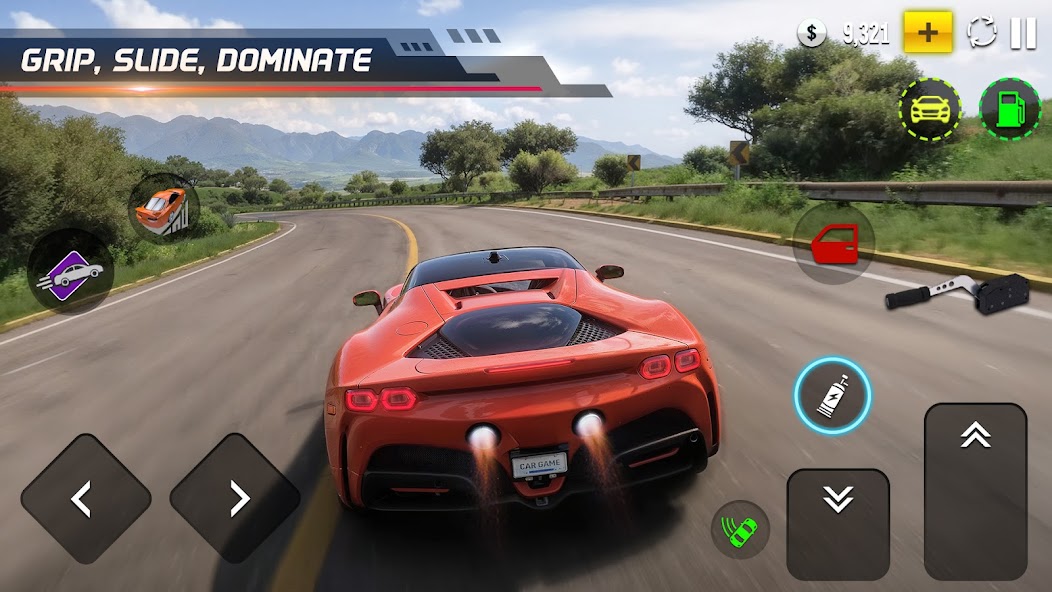Open the yellow car garage icon
Viewport: 1052px width, 592px height.
[929, 109]
